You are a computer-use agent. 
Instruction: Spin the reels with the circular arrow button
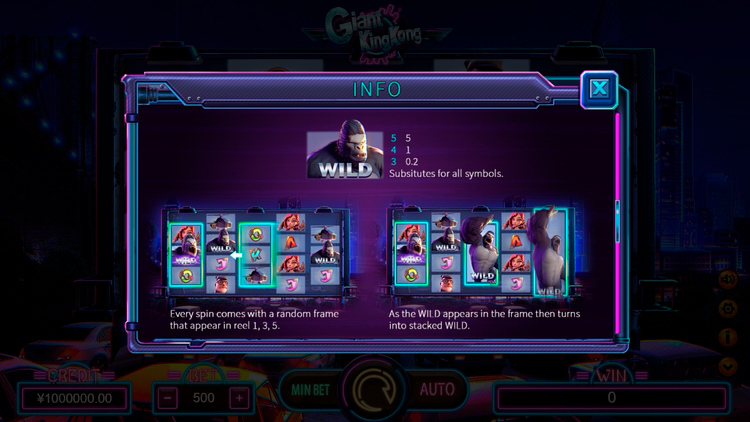point(374,389)
